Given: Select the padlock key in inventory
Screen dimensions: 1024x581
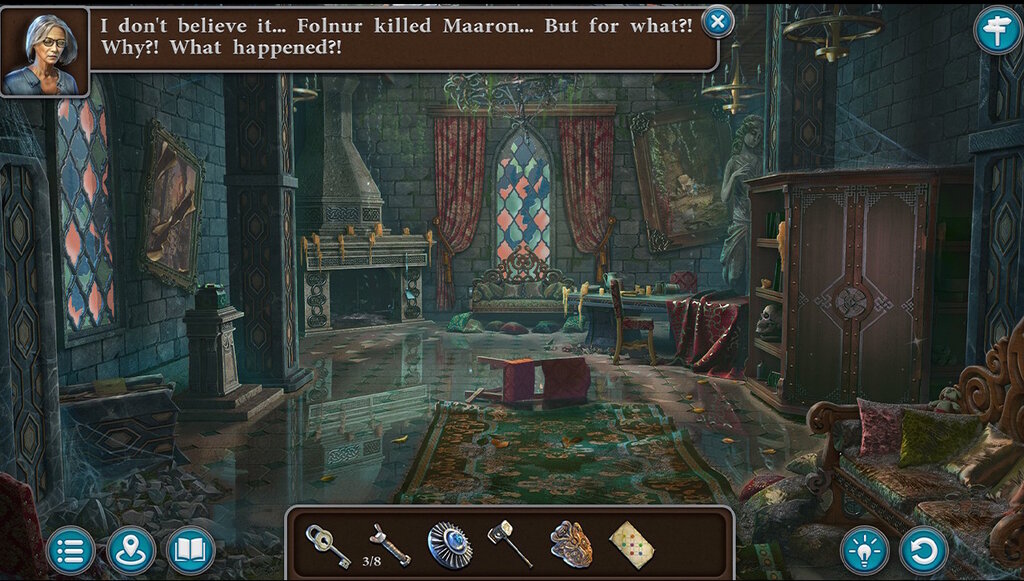Looking at the screenshot, I should pos(327,545).
